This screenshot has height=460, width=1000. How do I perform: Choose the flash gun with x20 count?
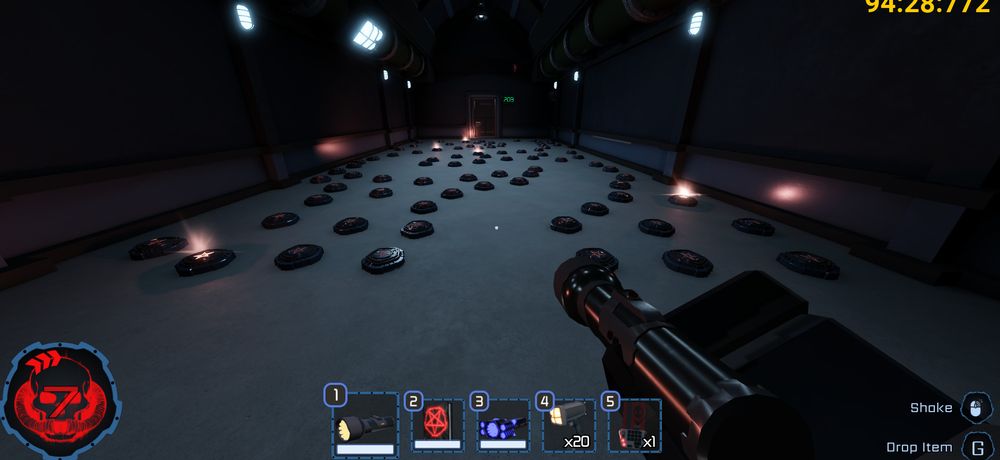(568, 427)
